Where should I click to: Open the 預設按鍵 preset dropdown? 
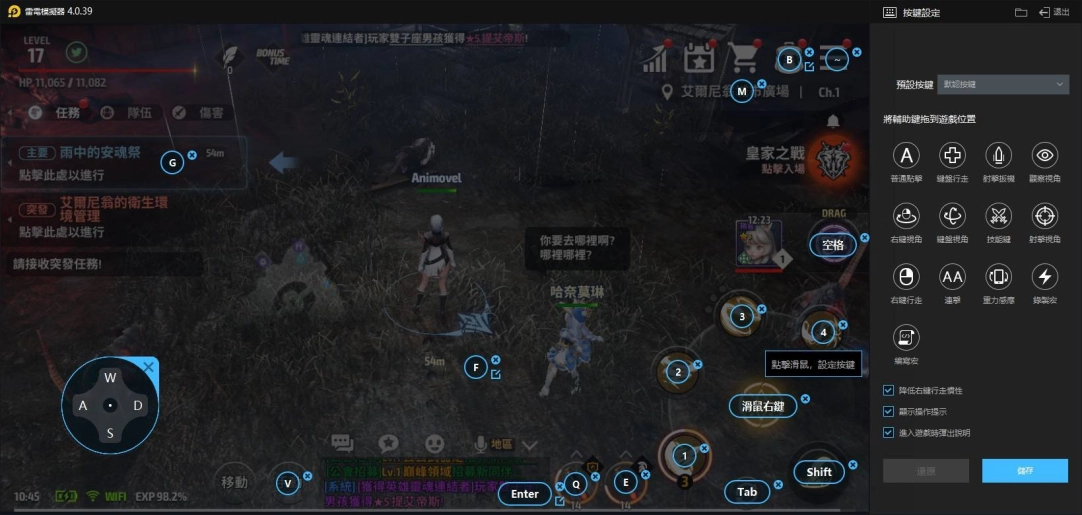coord(1003,85)
